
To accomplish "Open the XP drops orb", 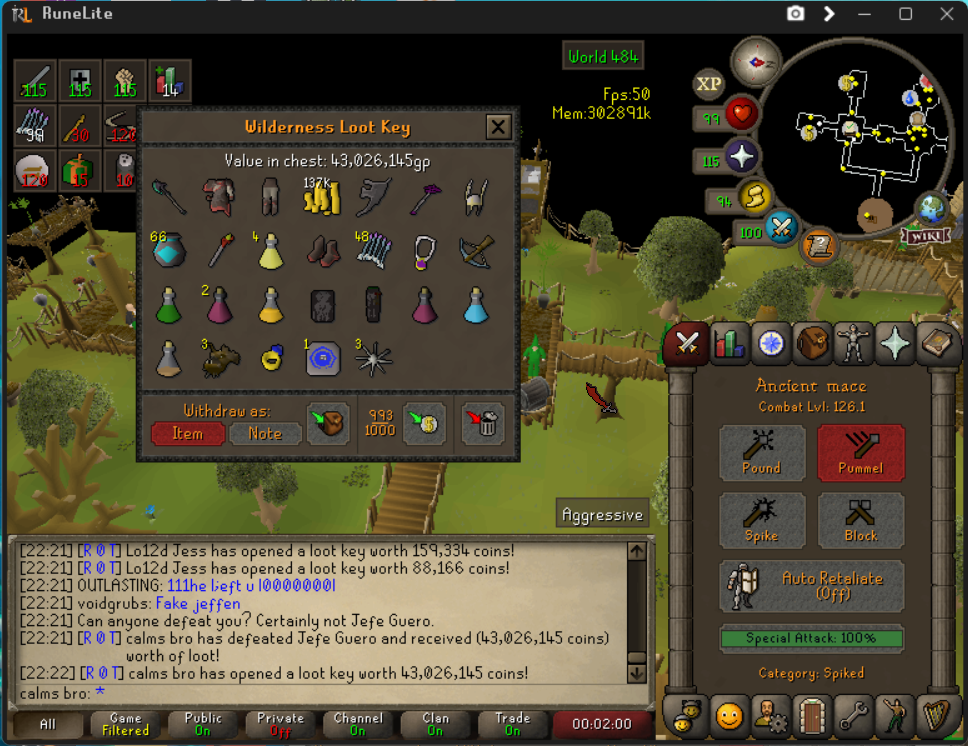I will (709, 84).
